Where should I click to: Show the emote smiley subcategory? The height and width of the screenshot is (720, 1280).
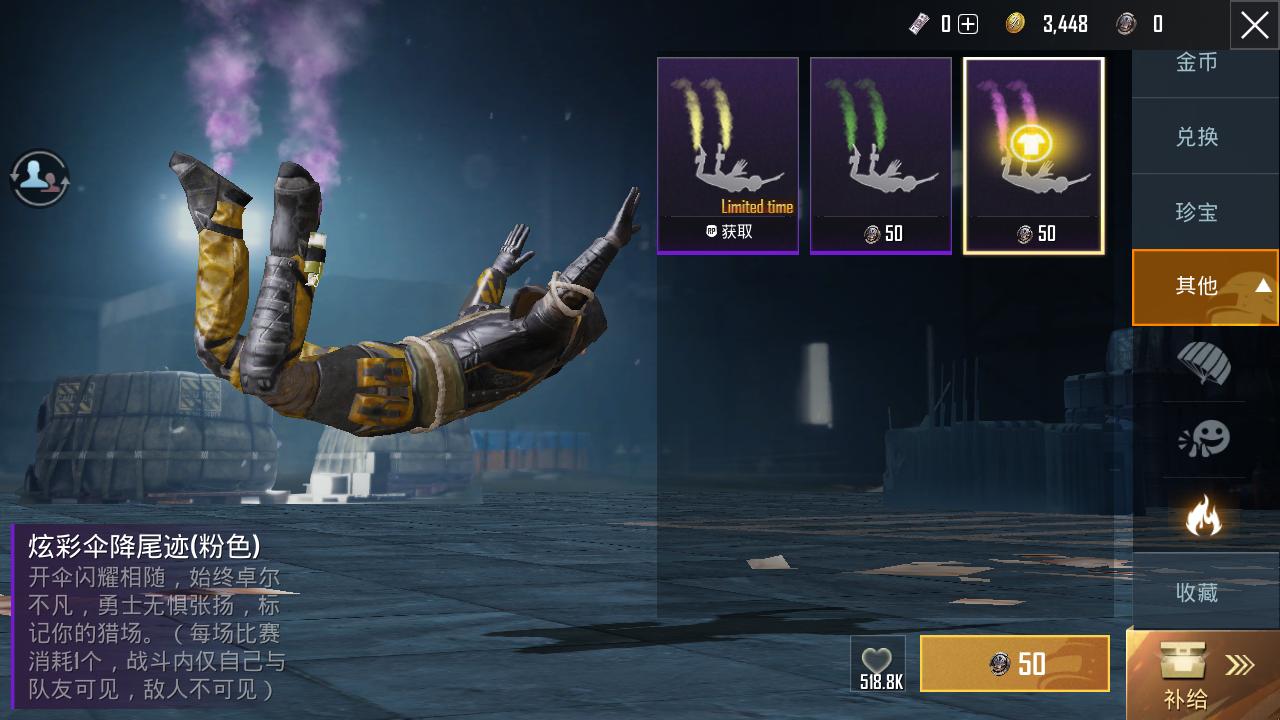tap(1204, 439)
